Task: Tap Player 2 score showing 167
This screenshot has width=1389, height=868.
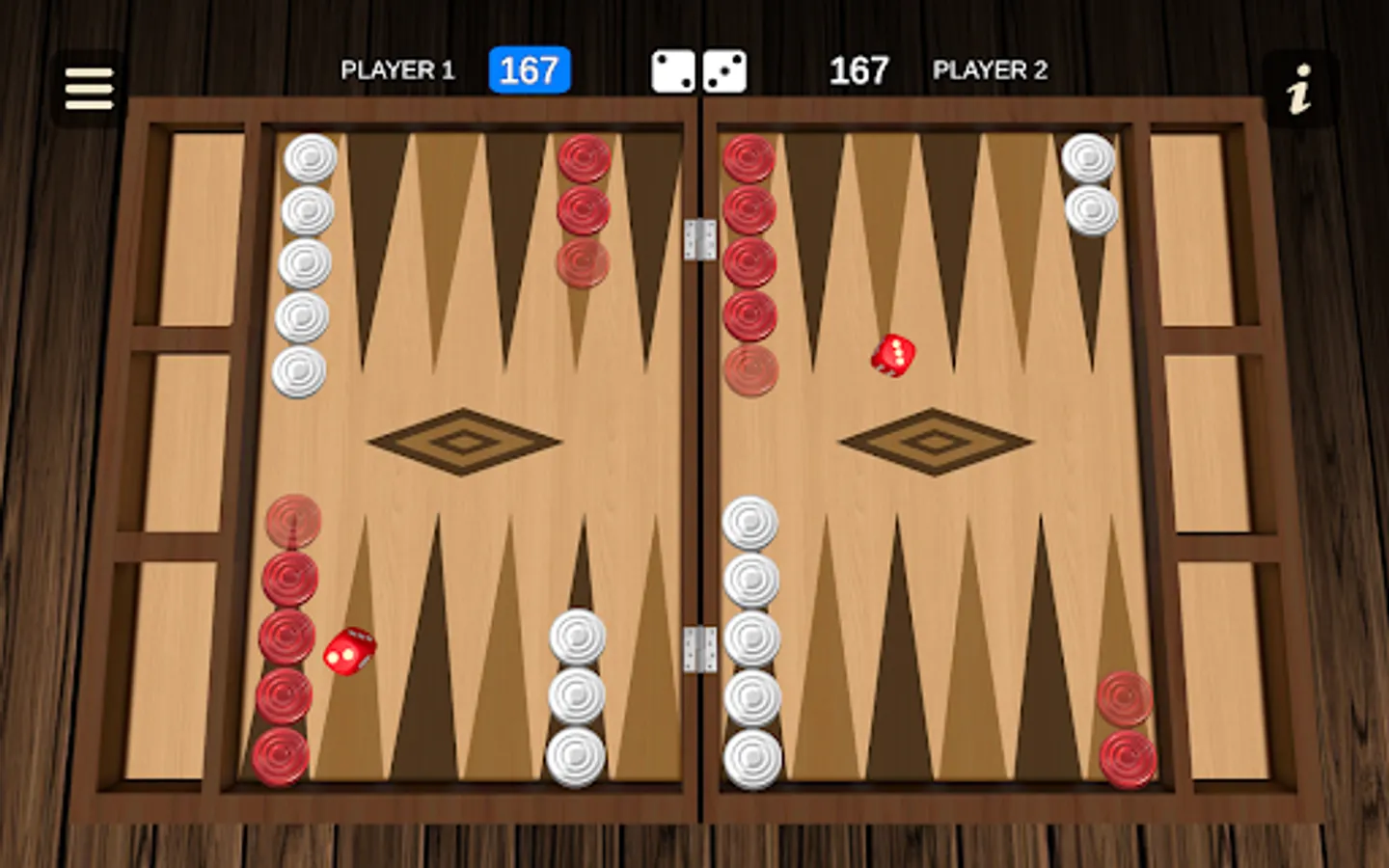Action: [860, 68]
